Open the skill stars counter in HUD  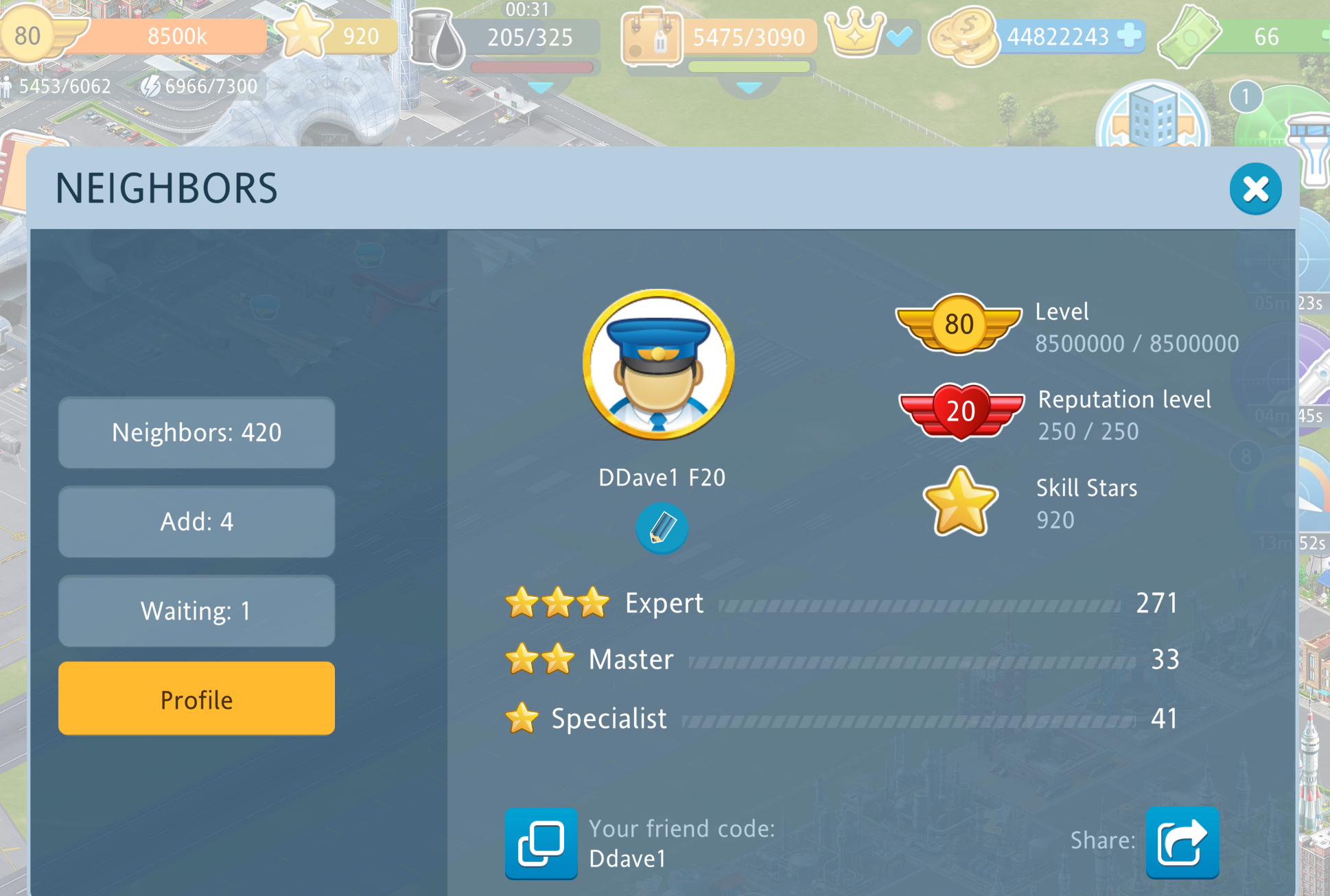pos(336,36)
